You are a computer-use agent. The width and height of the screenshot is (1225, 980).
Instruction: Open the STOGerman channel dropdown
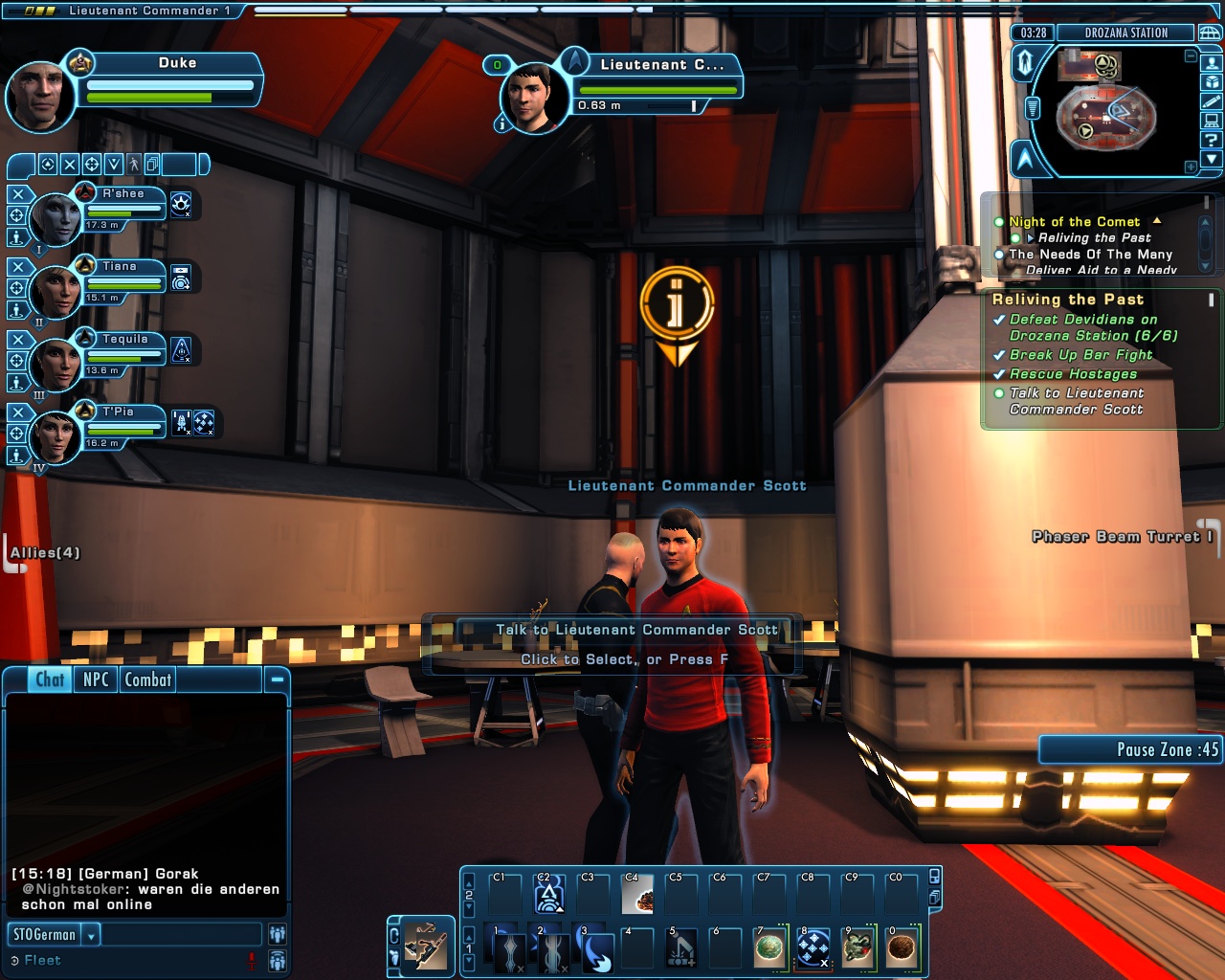[x=92, y=935]
